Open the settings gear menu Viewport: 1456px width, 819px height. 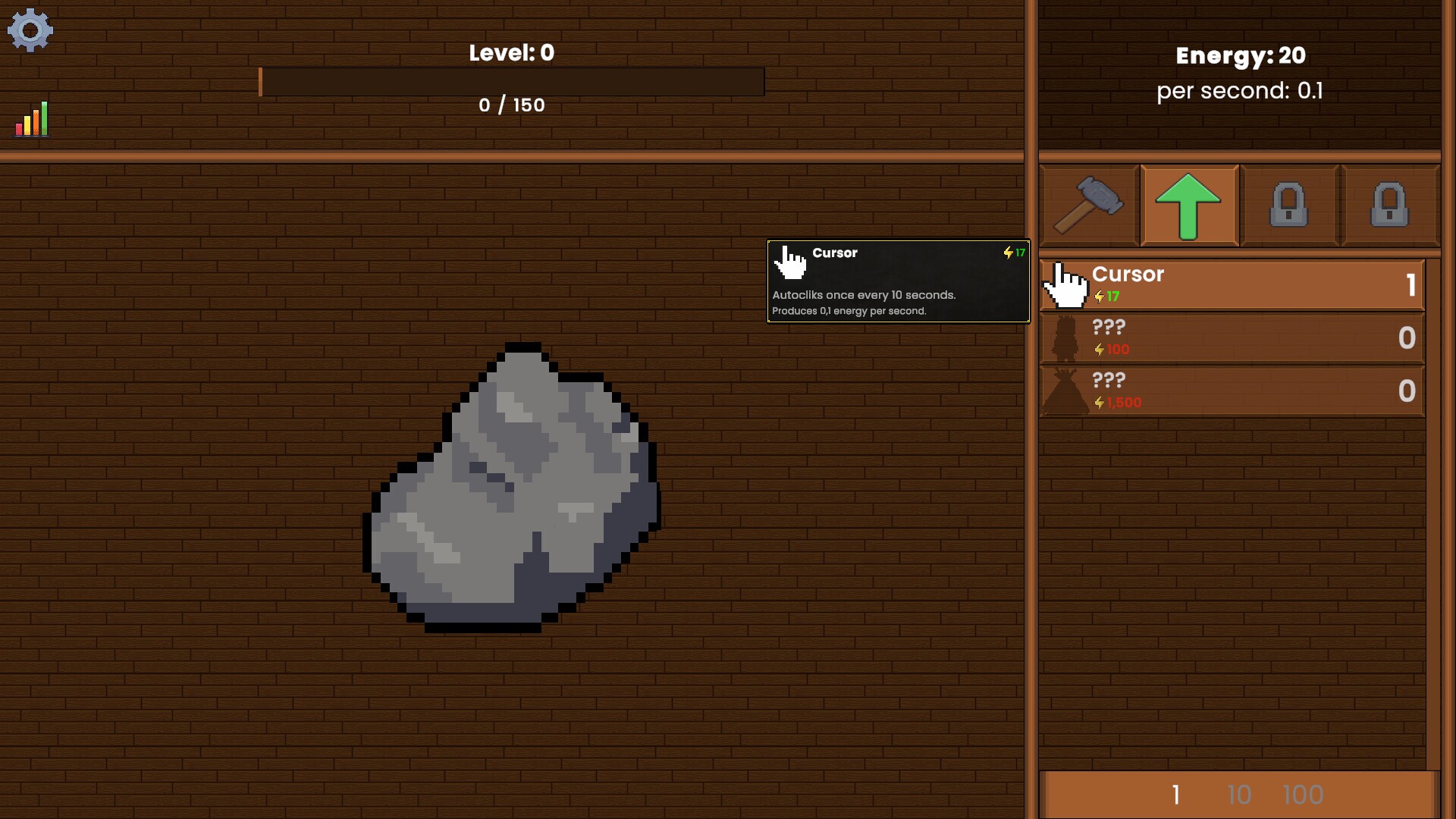pos(30,30)
